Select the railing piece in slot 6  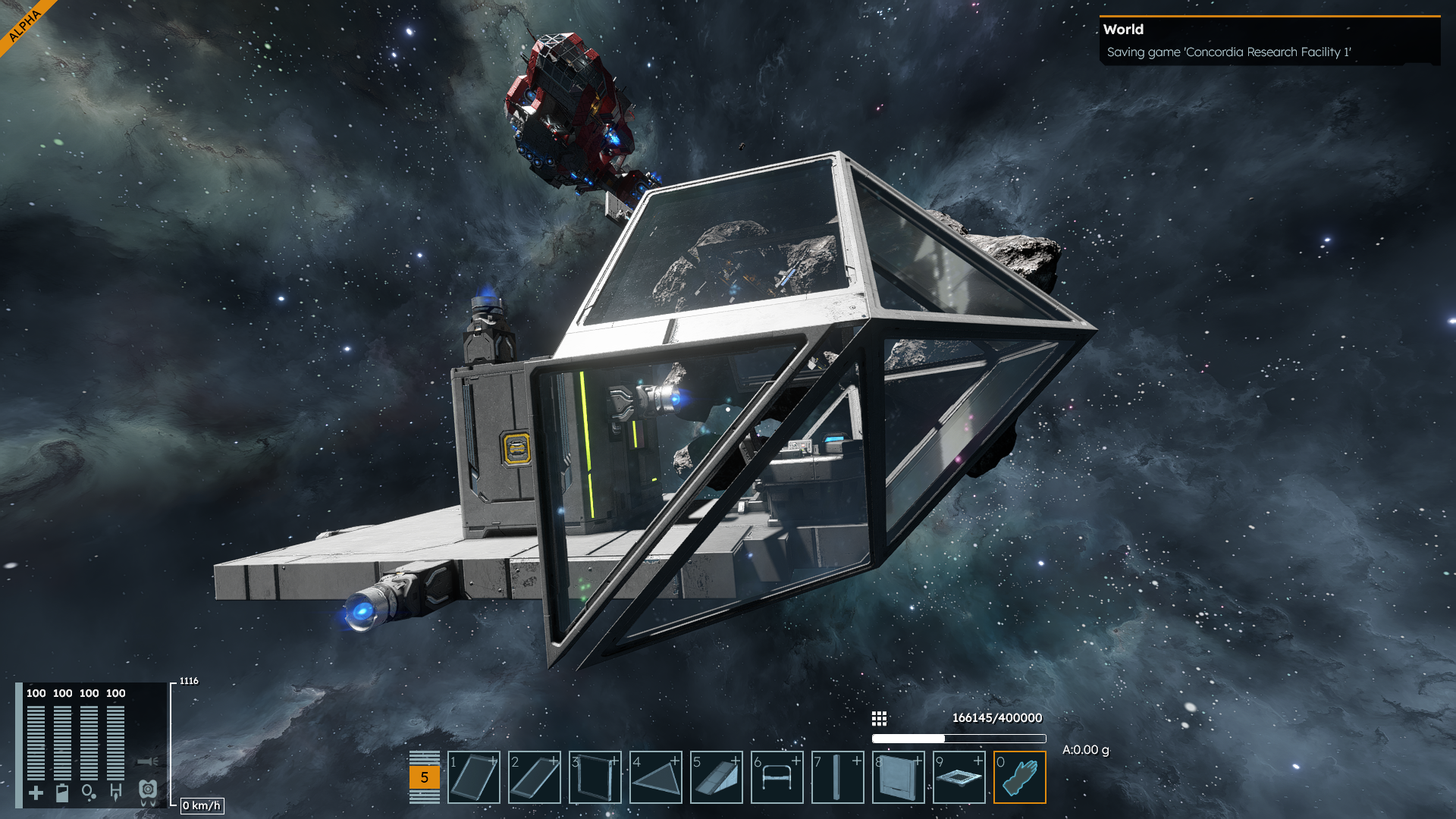click(x=777, y=777)
